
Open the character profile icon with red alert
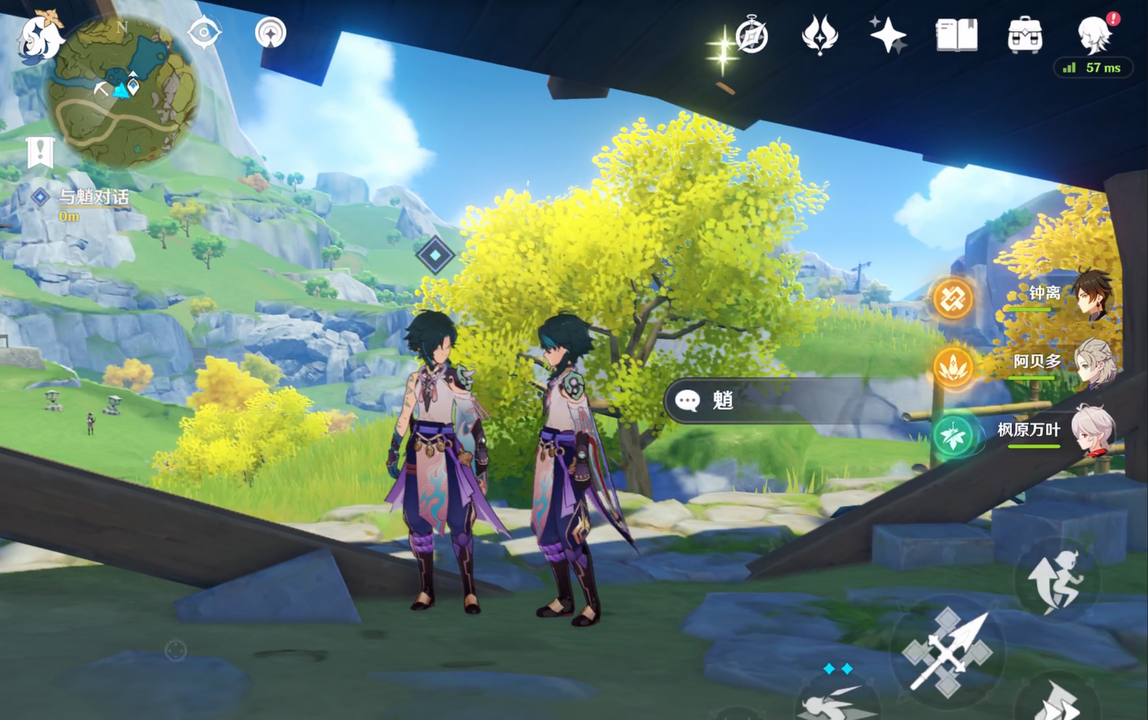point(1096,36)
